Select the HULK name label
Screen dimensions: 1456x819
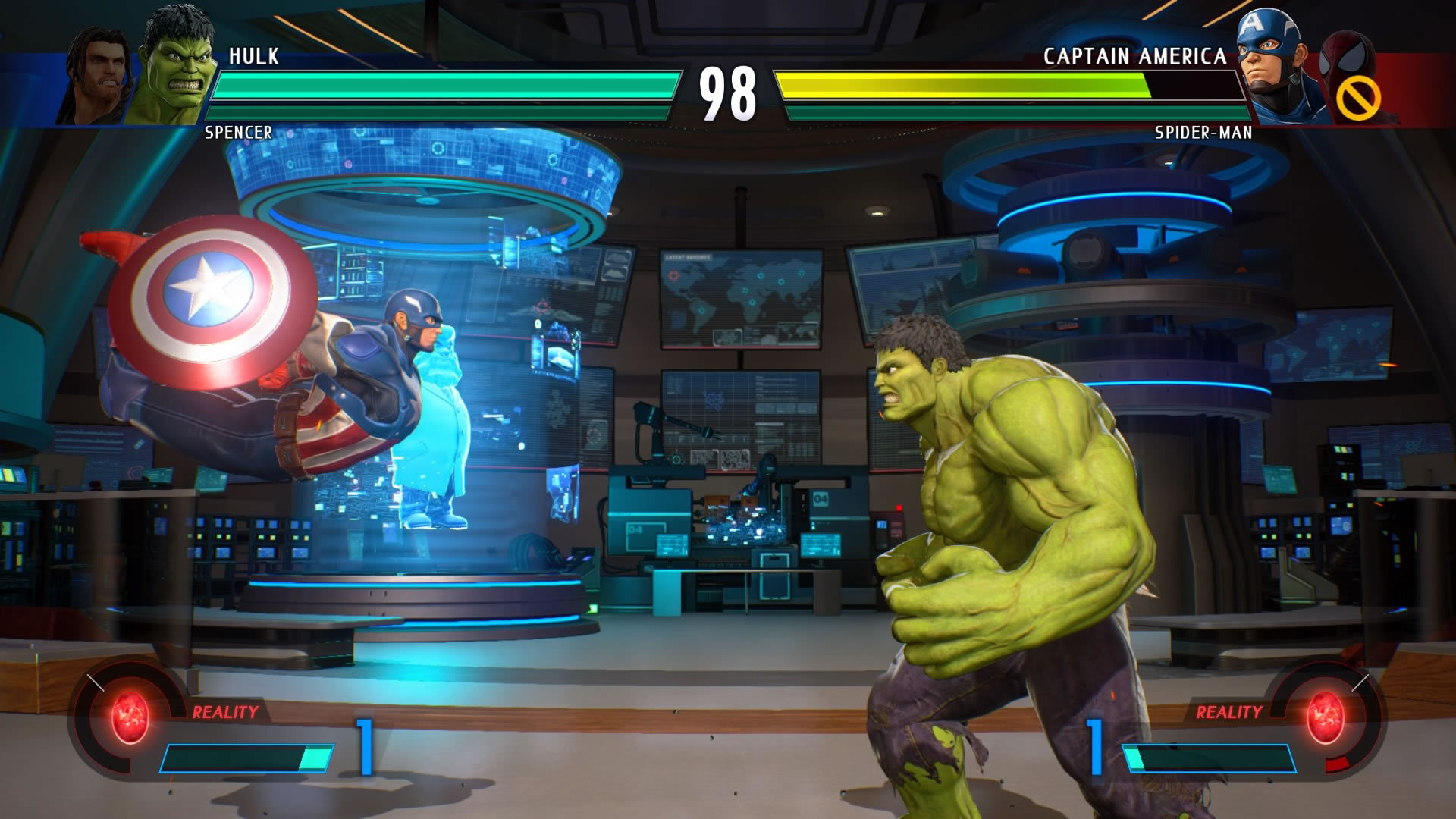(252, 55)
